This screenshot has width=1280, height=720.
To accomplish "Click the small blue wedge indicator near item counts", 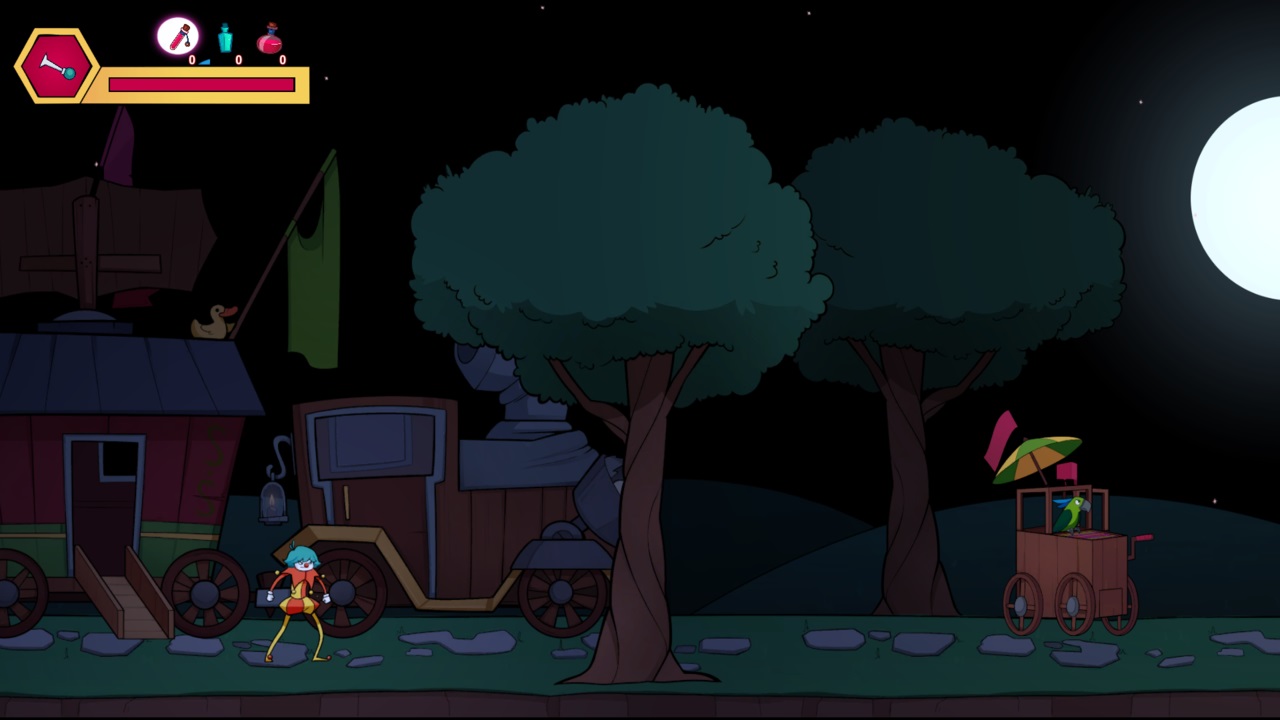I will (203, 60).
